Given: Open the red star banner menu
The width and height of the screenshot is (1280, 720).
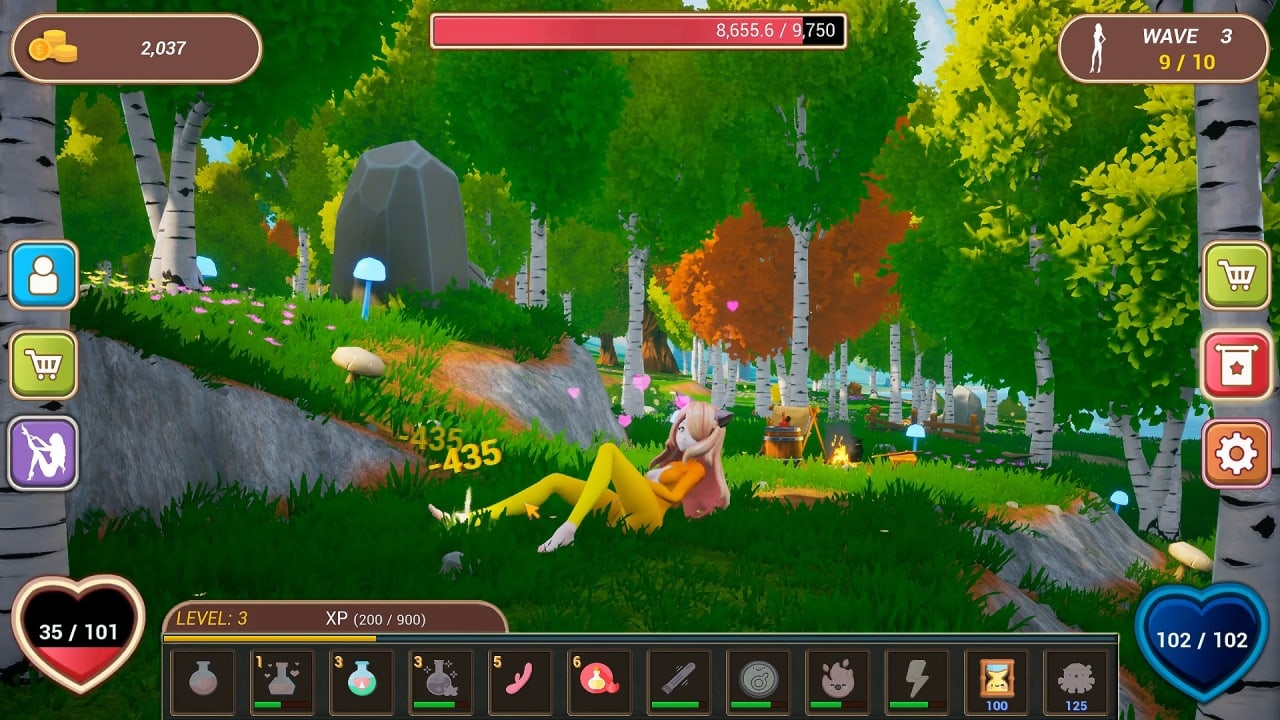Looking at the screenshot, I should click(1236, 365).
